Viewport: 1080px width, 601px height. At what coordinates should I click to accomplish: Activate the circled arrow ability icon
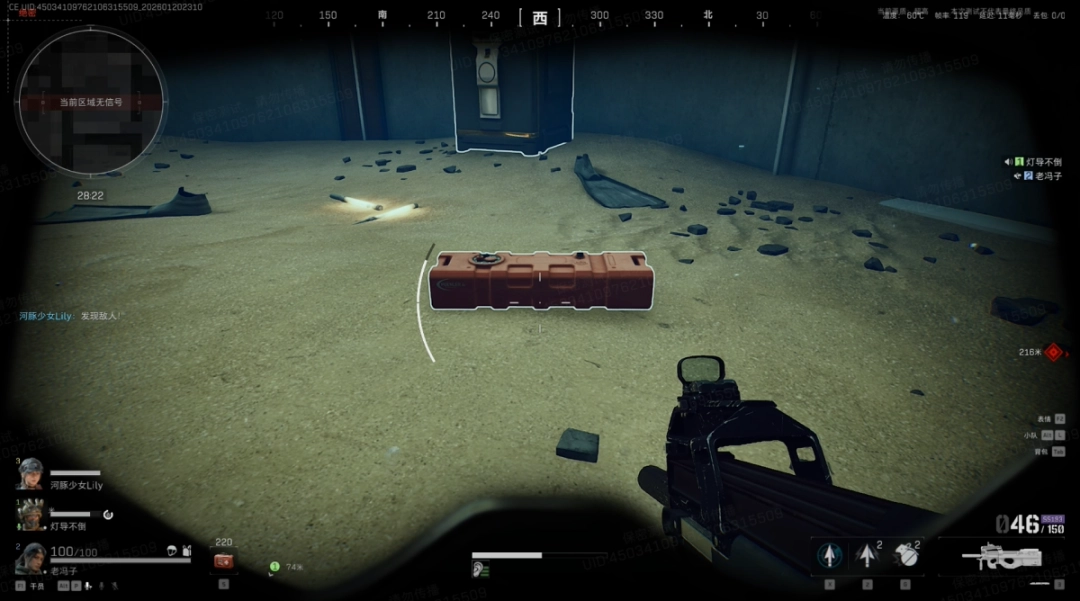(830, 556)
